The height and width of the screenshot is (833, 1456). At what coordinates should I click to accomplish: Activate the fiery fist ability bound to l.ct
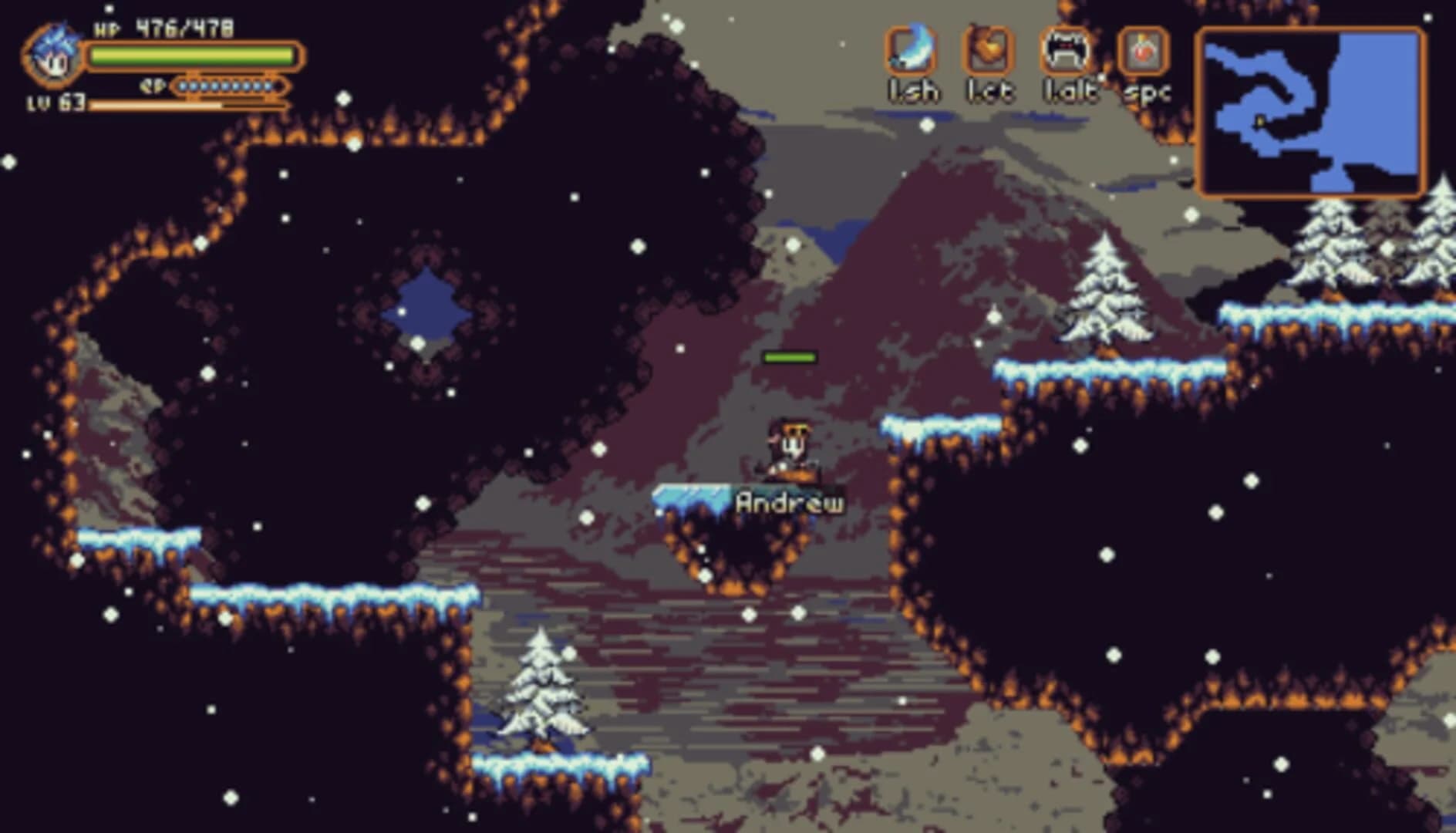tap(989, 51)
